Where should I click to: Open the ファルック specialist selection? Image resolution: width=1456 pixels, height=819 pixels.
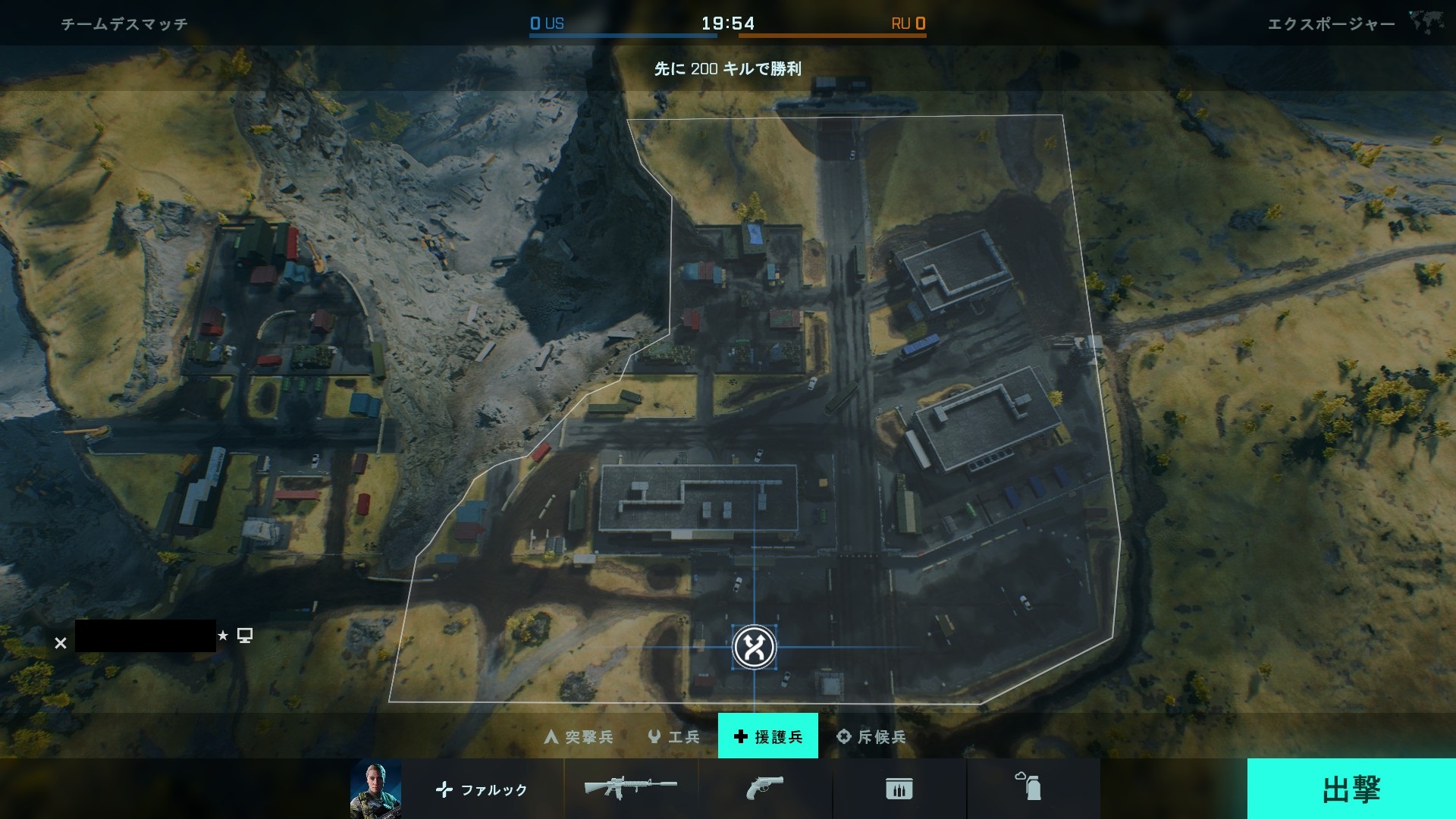click(482, 789)
